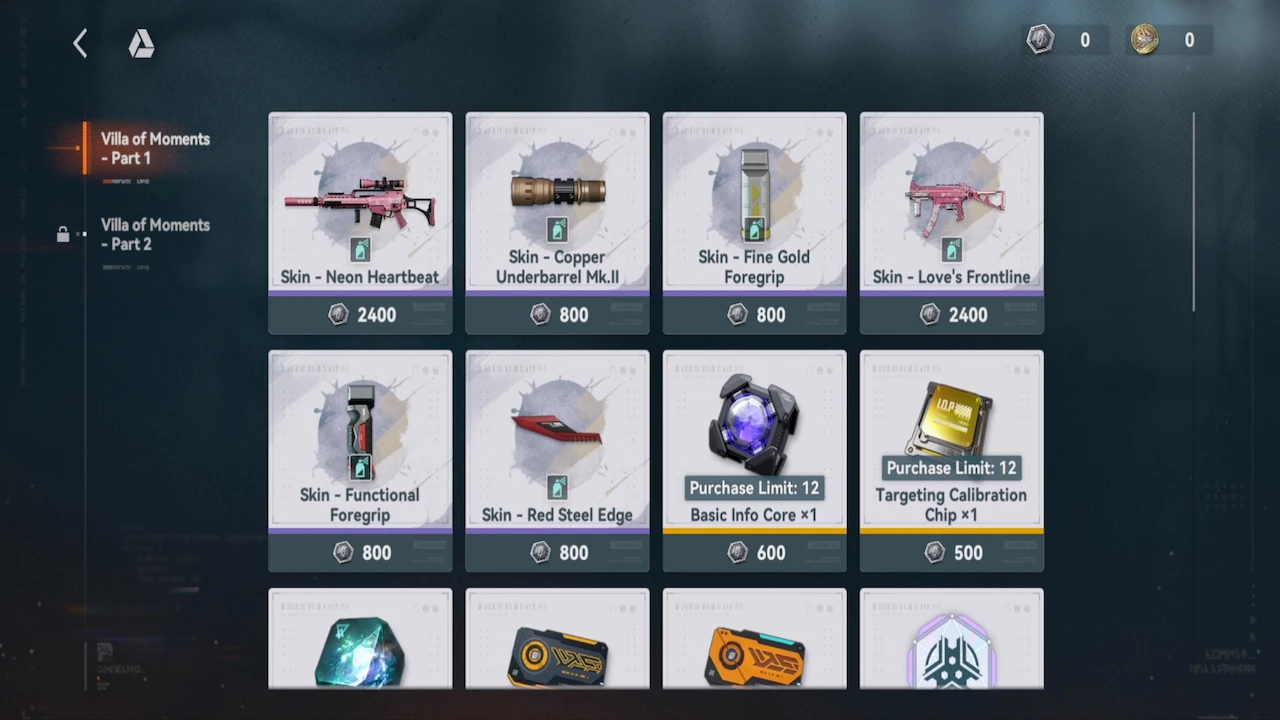Select the locked Villa of Moments Part 2
This screenshot has height=720, width=1280.
tap(154, 235)
